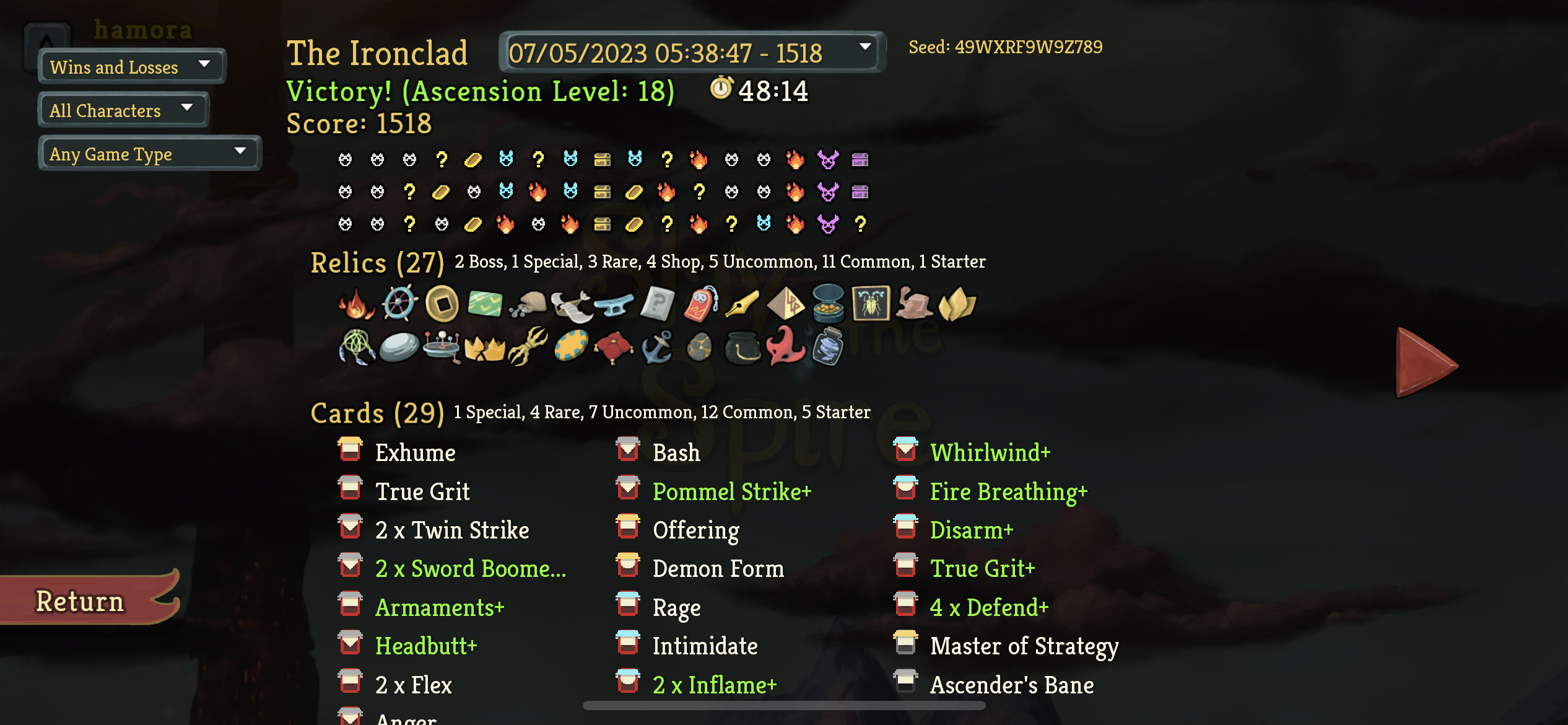The height and width of the screenshot is (725, 1568).
Task: Select the Runic Pyramid relic icon
Action: (x=786, y=304)
